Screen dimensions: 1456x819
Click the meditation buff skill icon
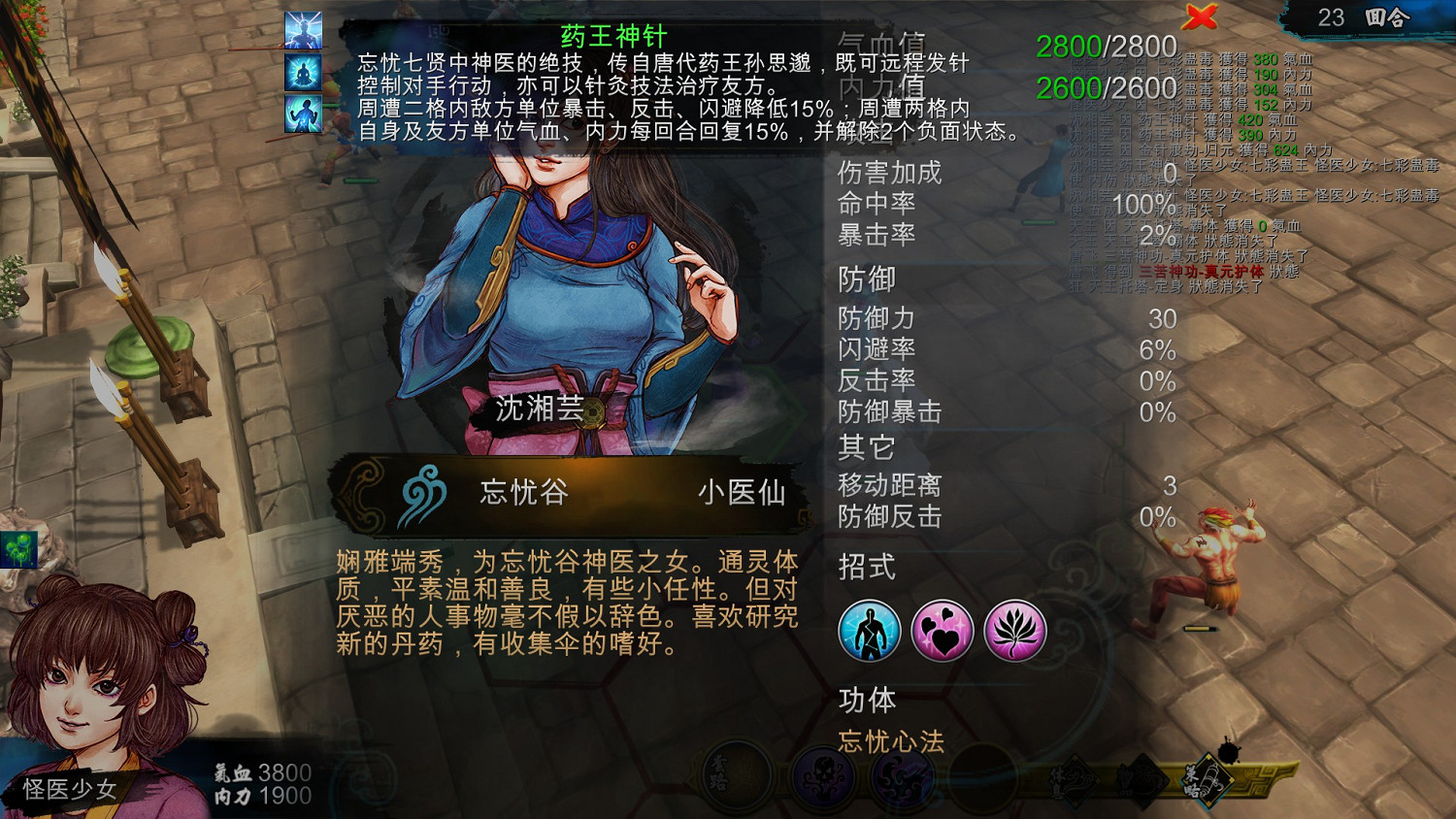[x=303, y=71]
